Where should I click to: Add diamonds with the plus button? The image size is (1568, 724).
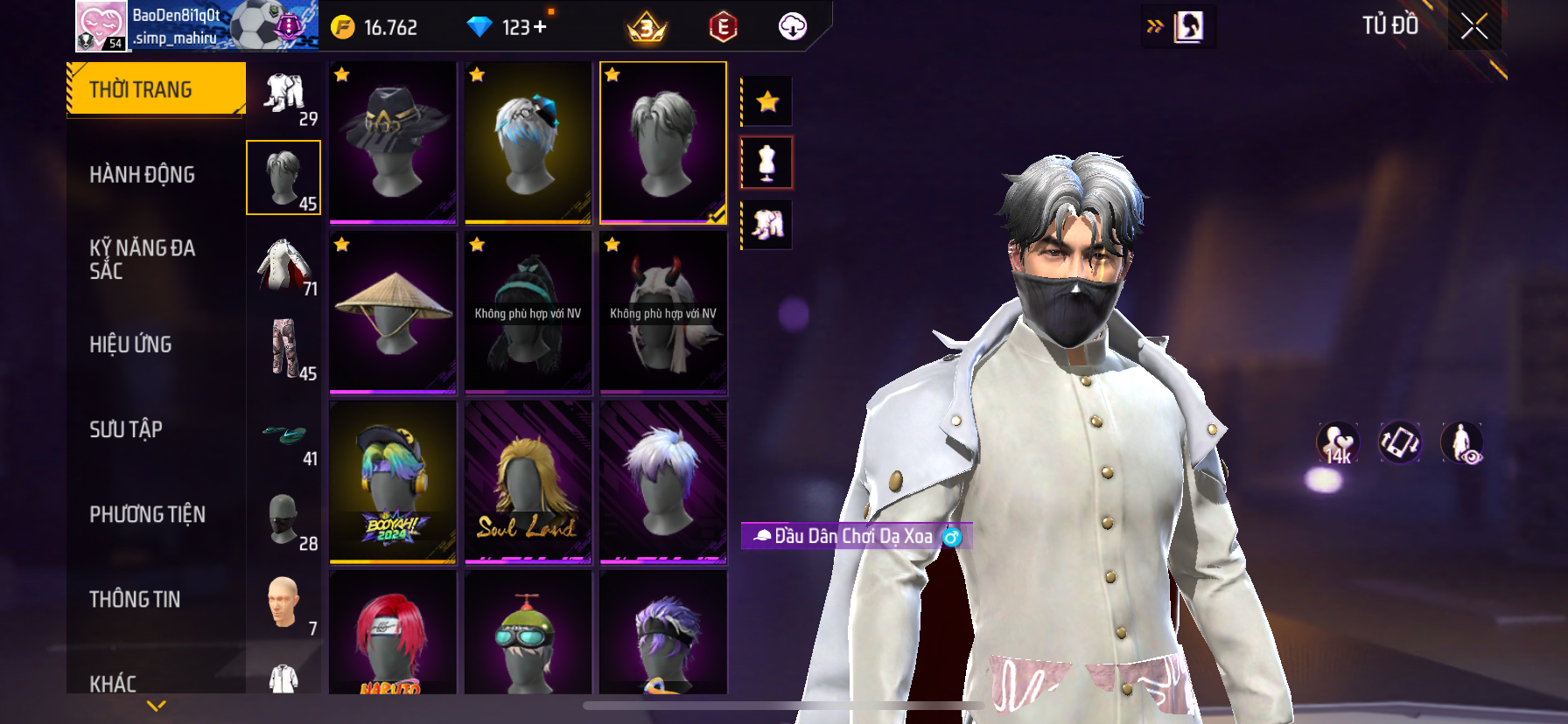coord(540,27)
